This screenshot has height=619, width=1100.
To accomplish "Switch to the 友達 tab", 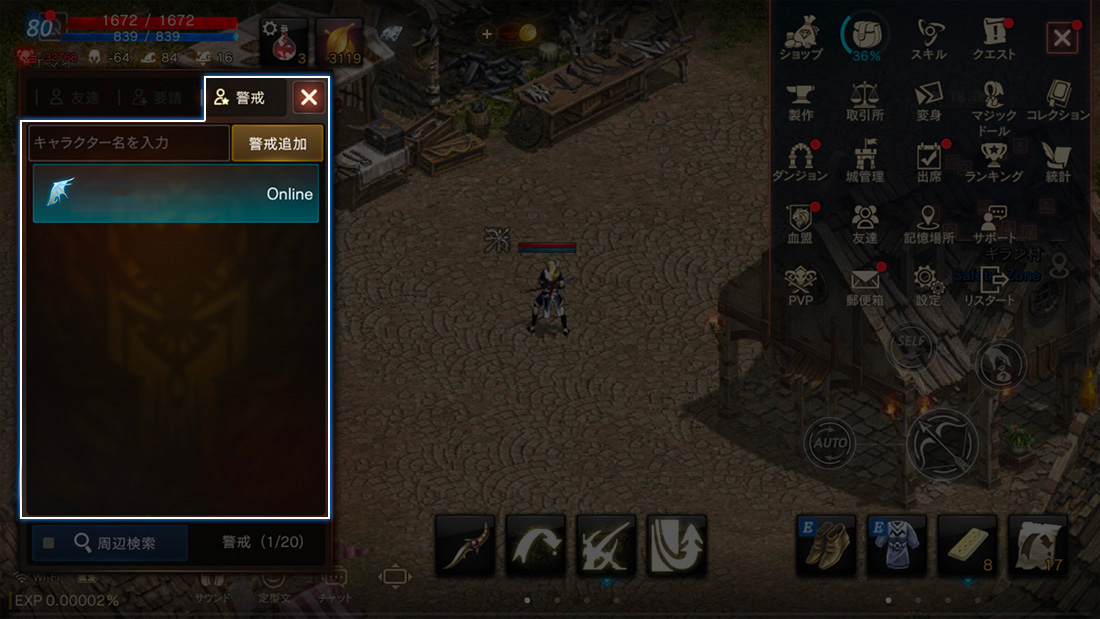I will (x=73, y=98).
